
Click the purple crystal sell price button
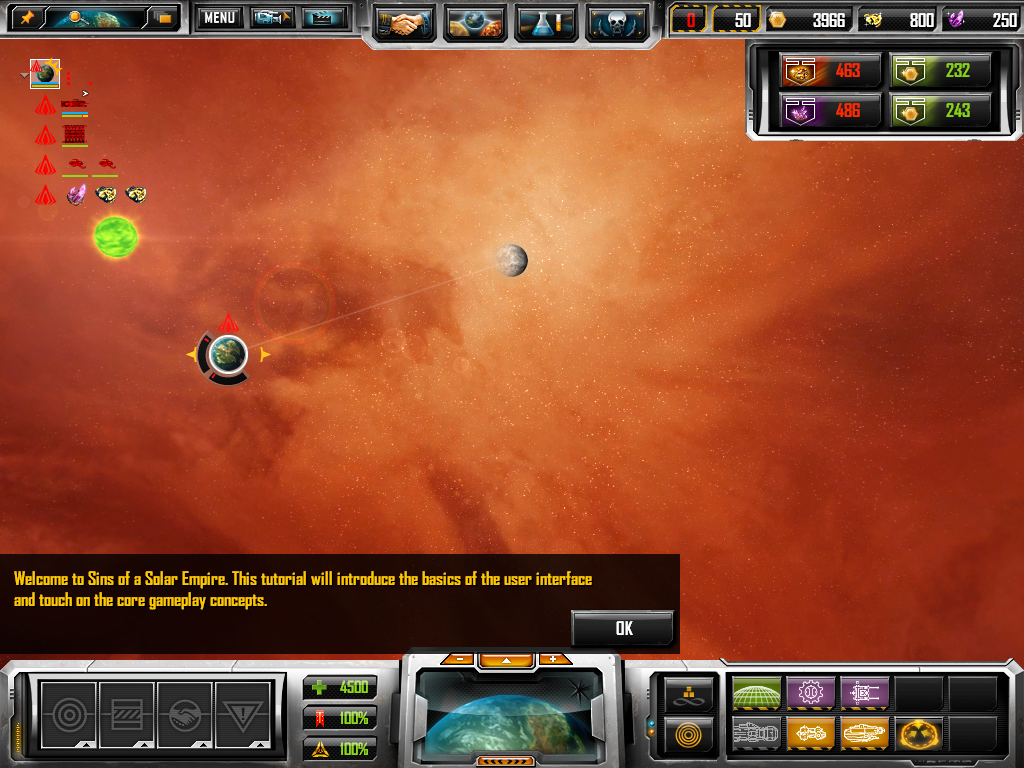(x=830, y=111)
